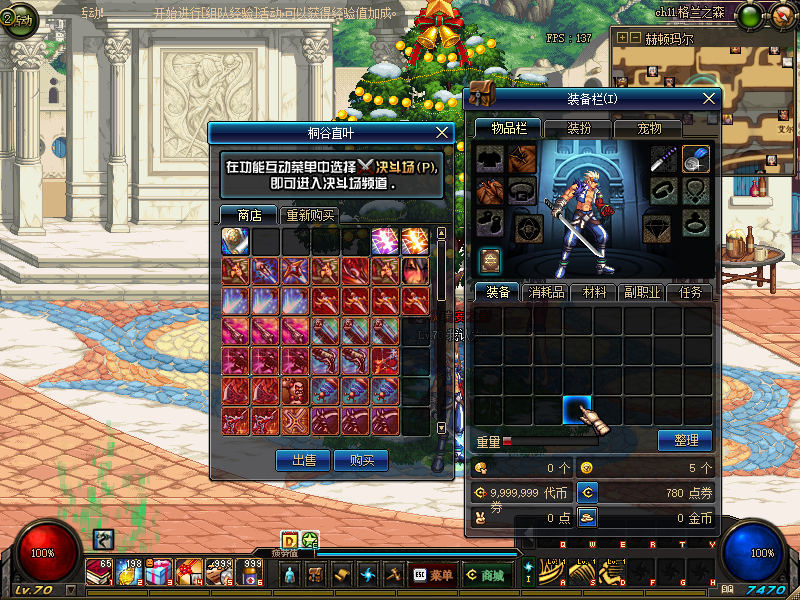
Task: Select the 商店 shop tab
Action: [x=249, y=215]
